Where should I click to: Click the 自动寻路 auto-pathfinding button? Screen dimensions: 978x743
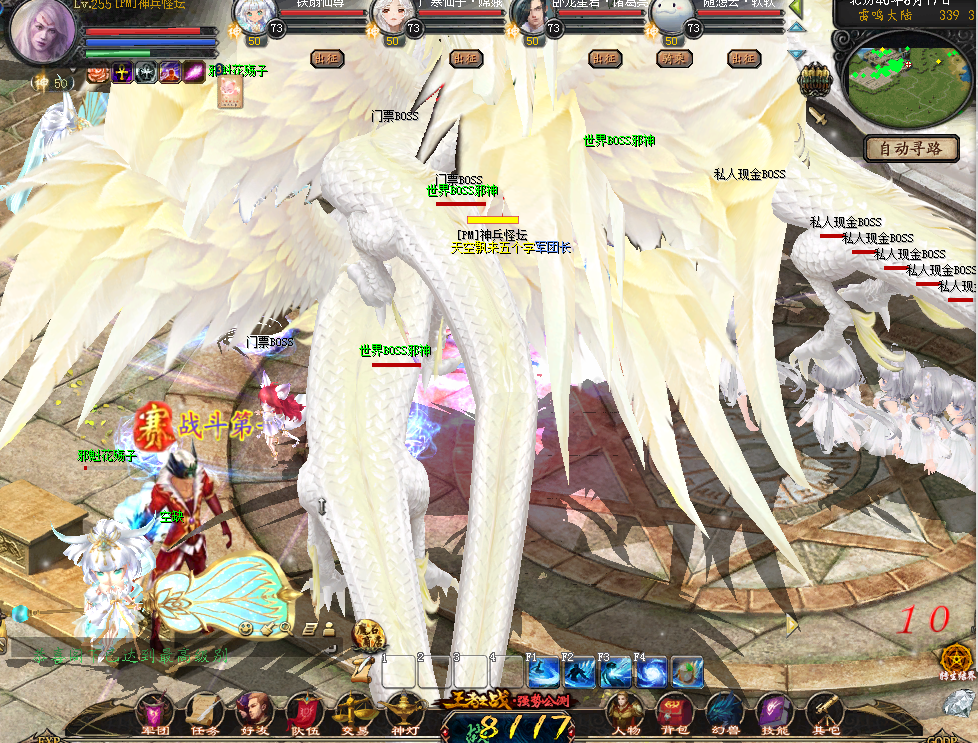click(911, 149)
